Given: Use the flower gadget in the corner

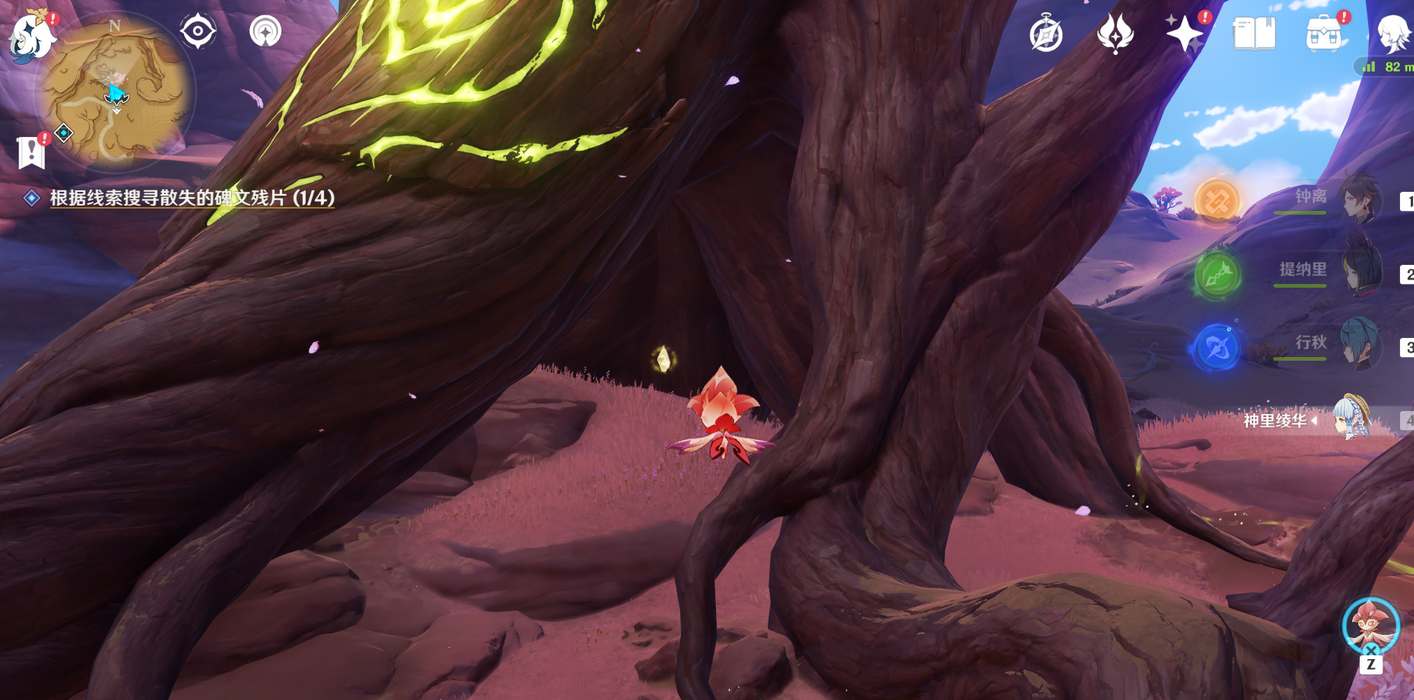Looking at the screenshot, I should coord(1370,625).
